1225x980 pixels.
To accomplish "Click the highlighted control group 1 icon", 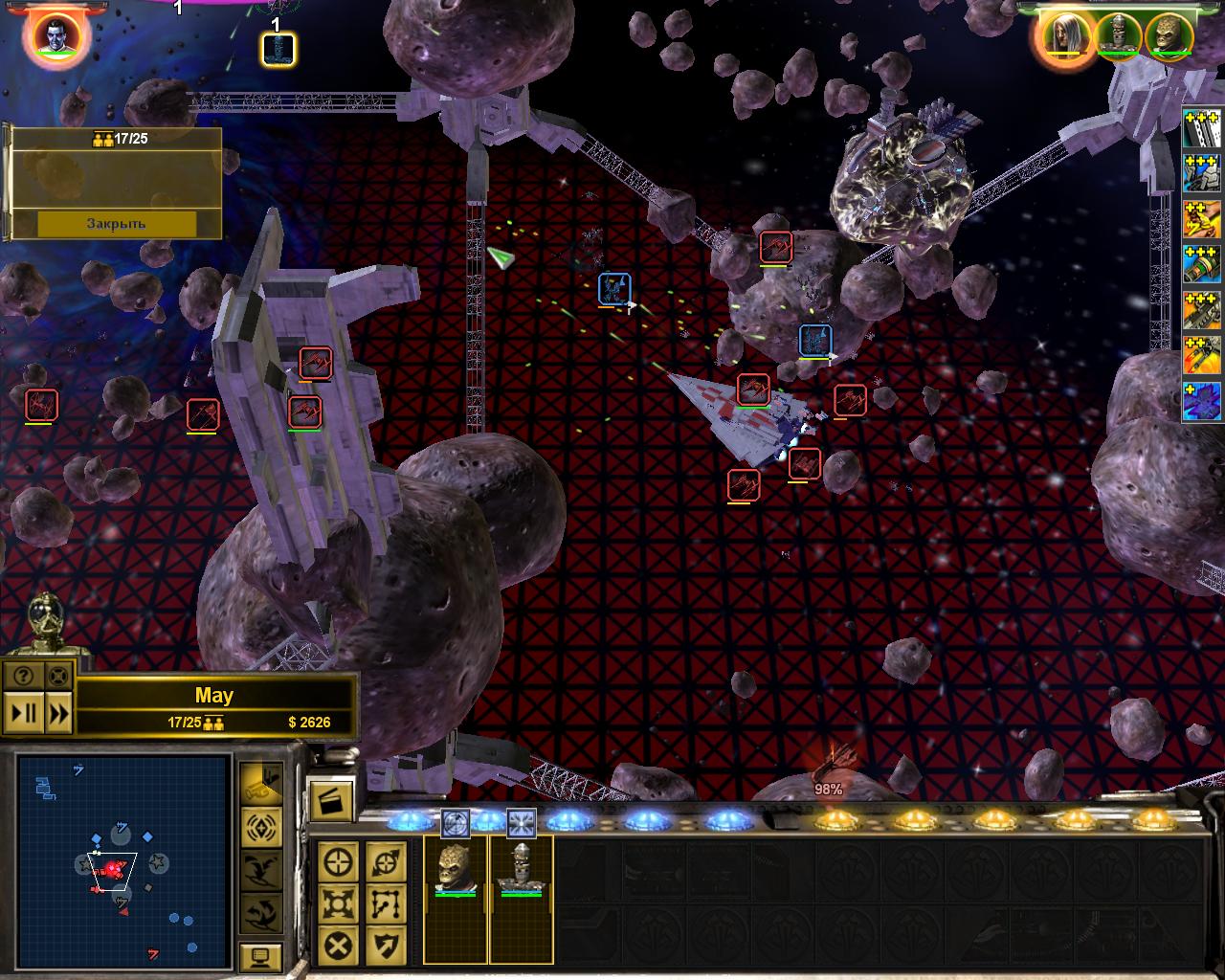I will point(278,48).
